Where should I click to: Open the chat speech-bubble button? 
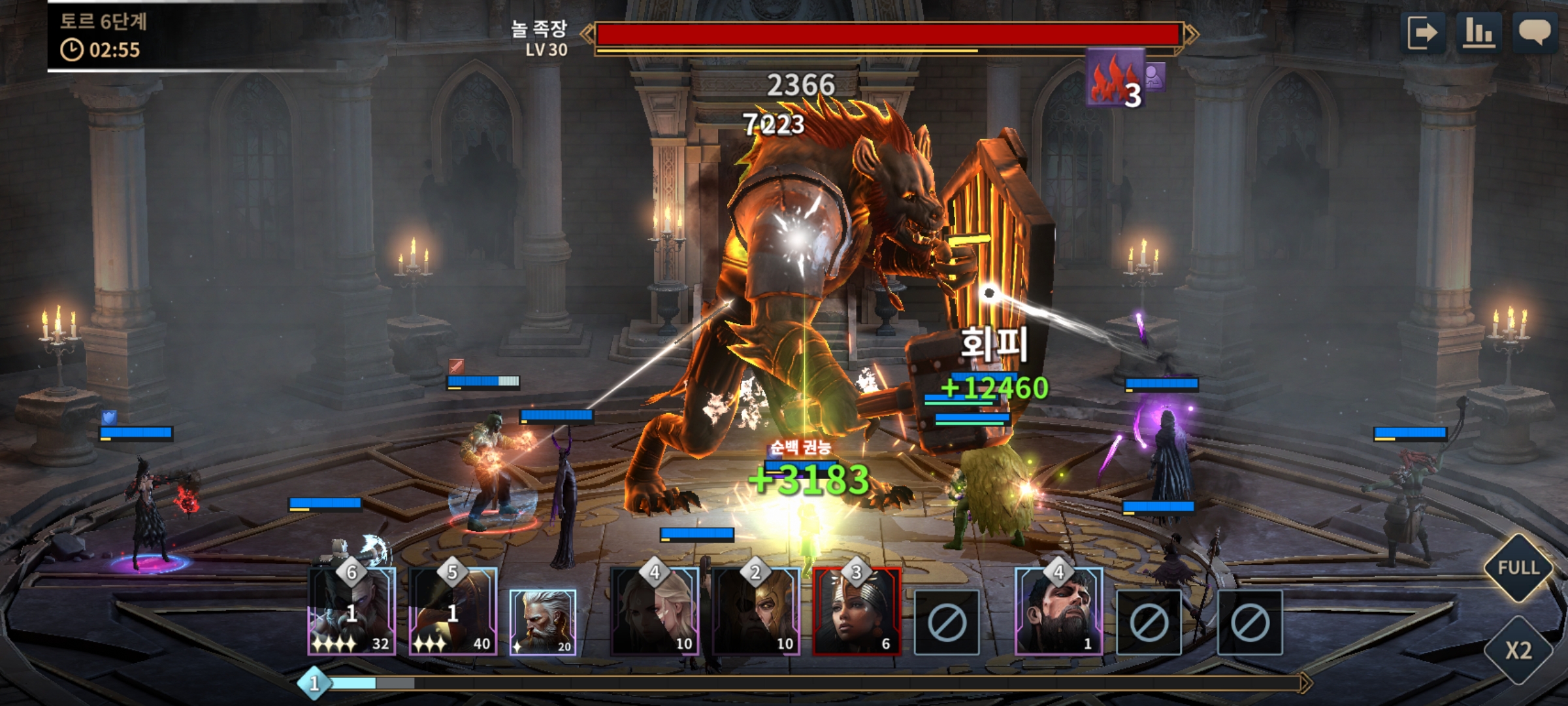pos(1535,33)
